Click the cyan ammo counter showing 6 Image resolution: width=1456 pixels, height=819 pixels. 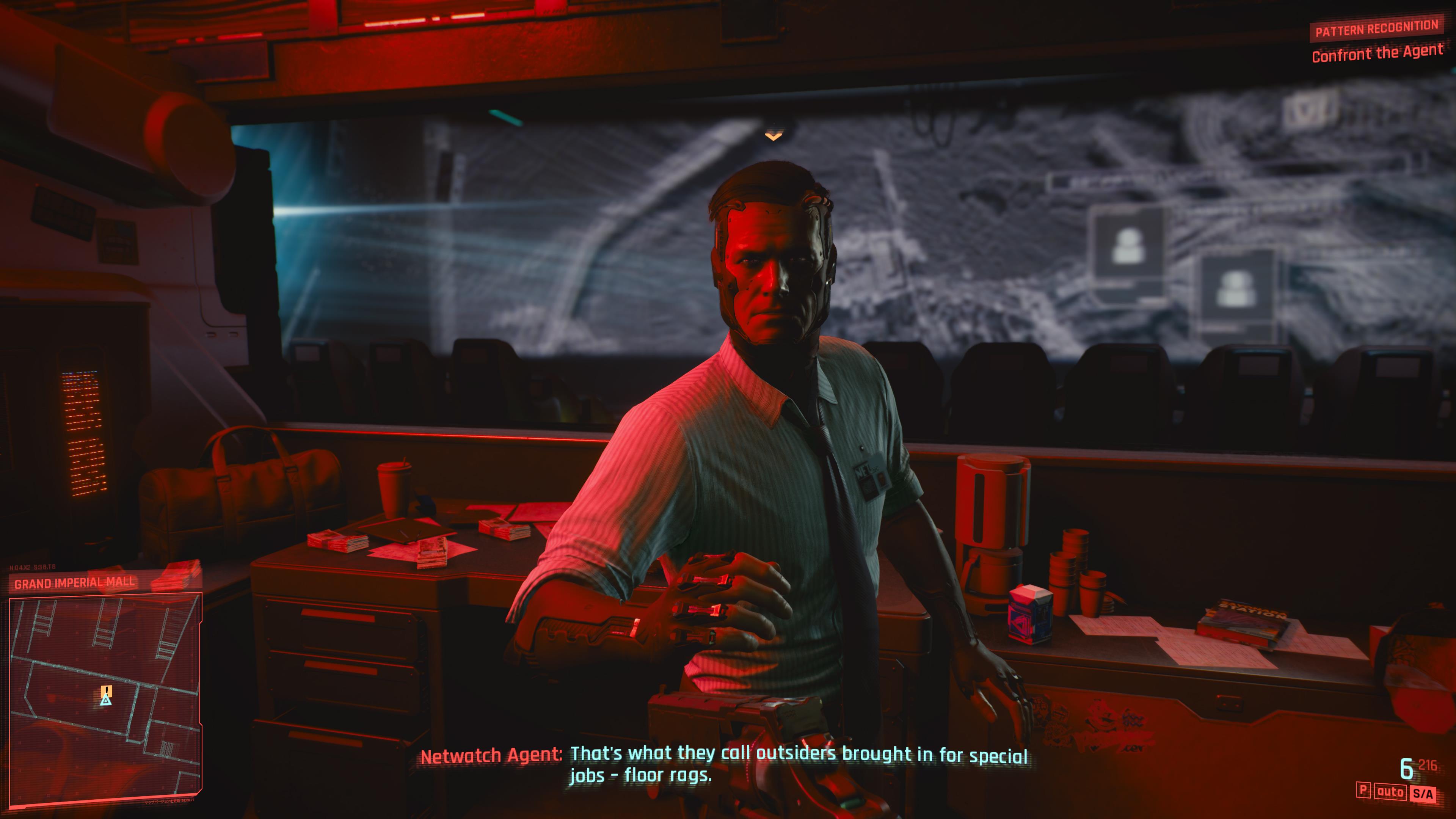click(1407, 768)
